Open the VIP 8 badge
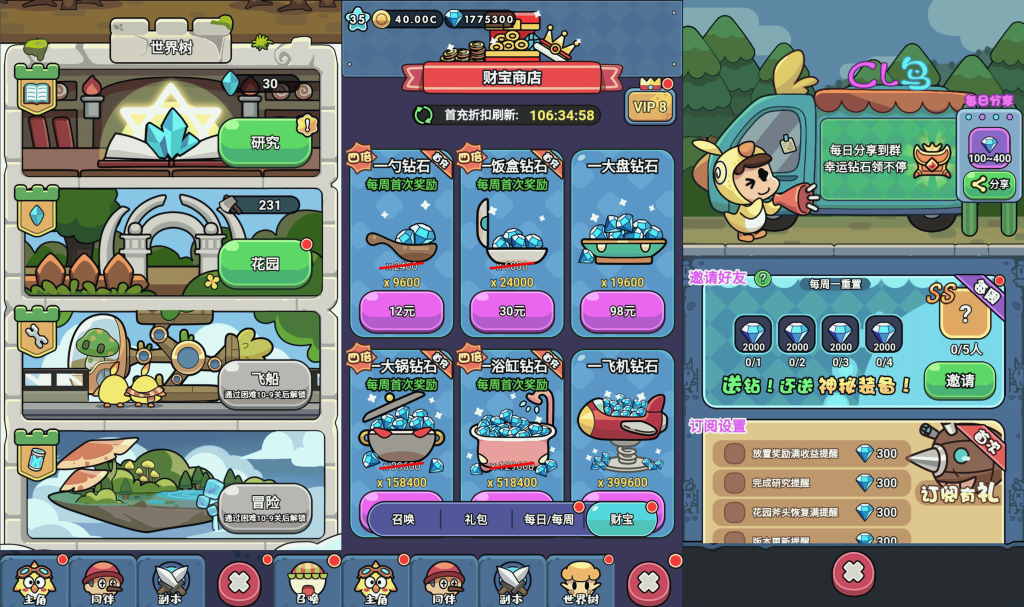The width and height of the screenshot is (1024, 607). 649,106
